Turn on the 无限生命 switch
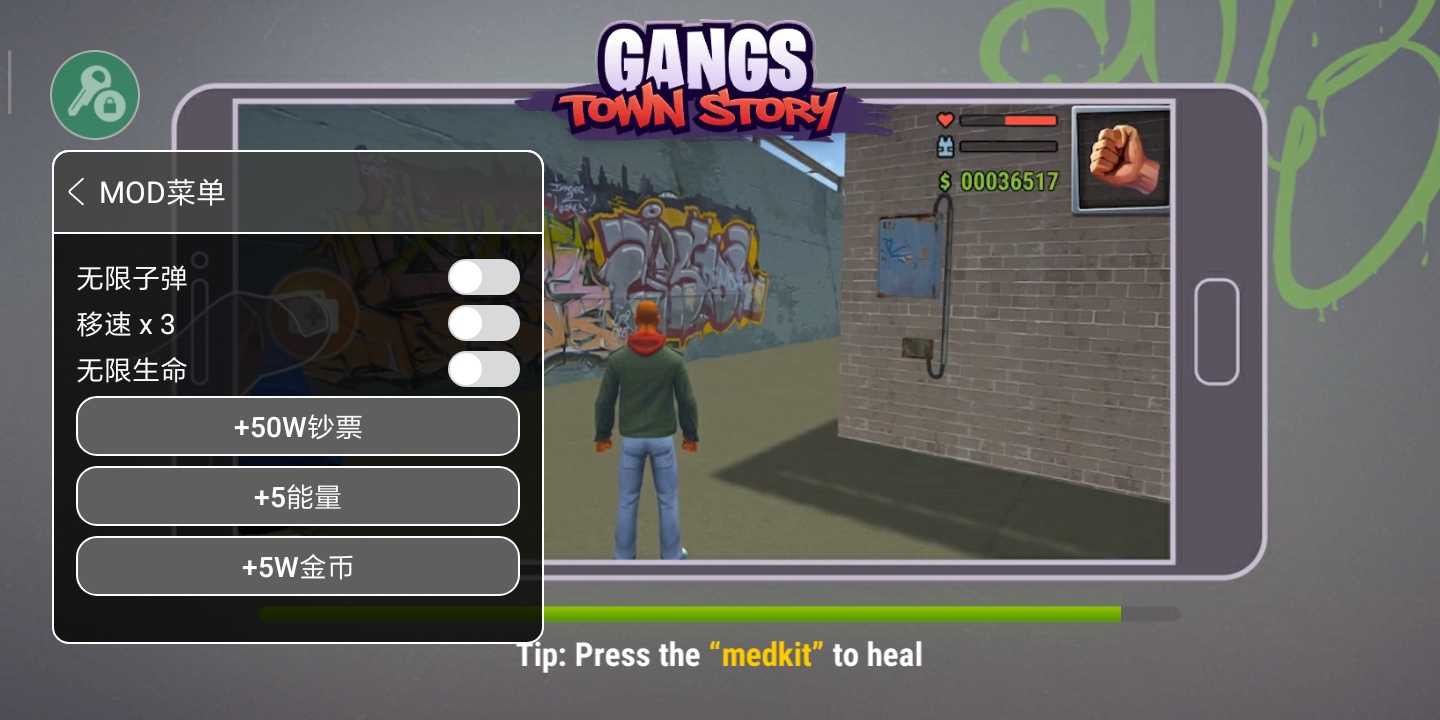 pyautogui.click(x=483, y=369)
